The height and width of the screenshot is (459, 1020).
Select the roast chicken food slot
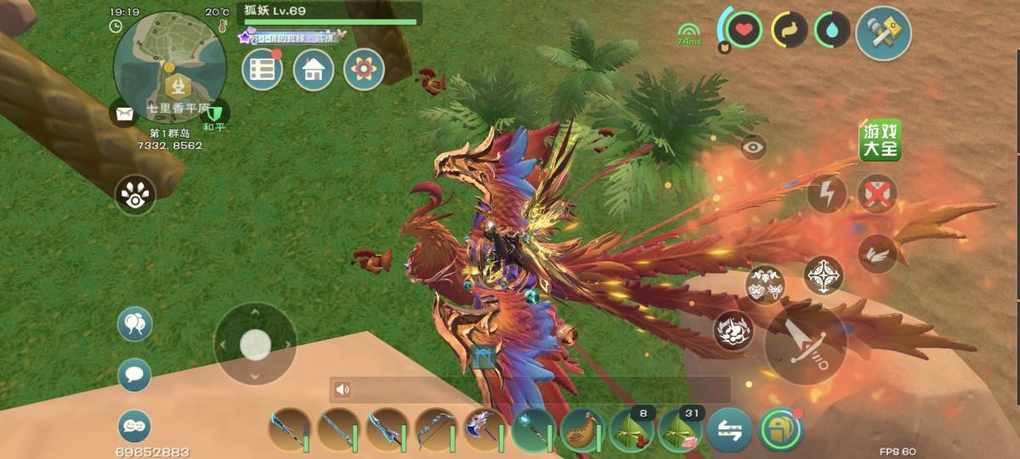coord(582,431)
